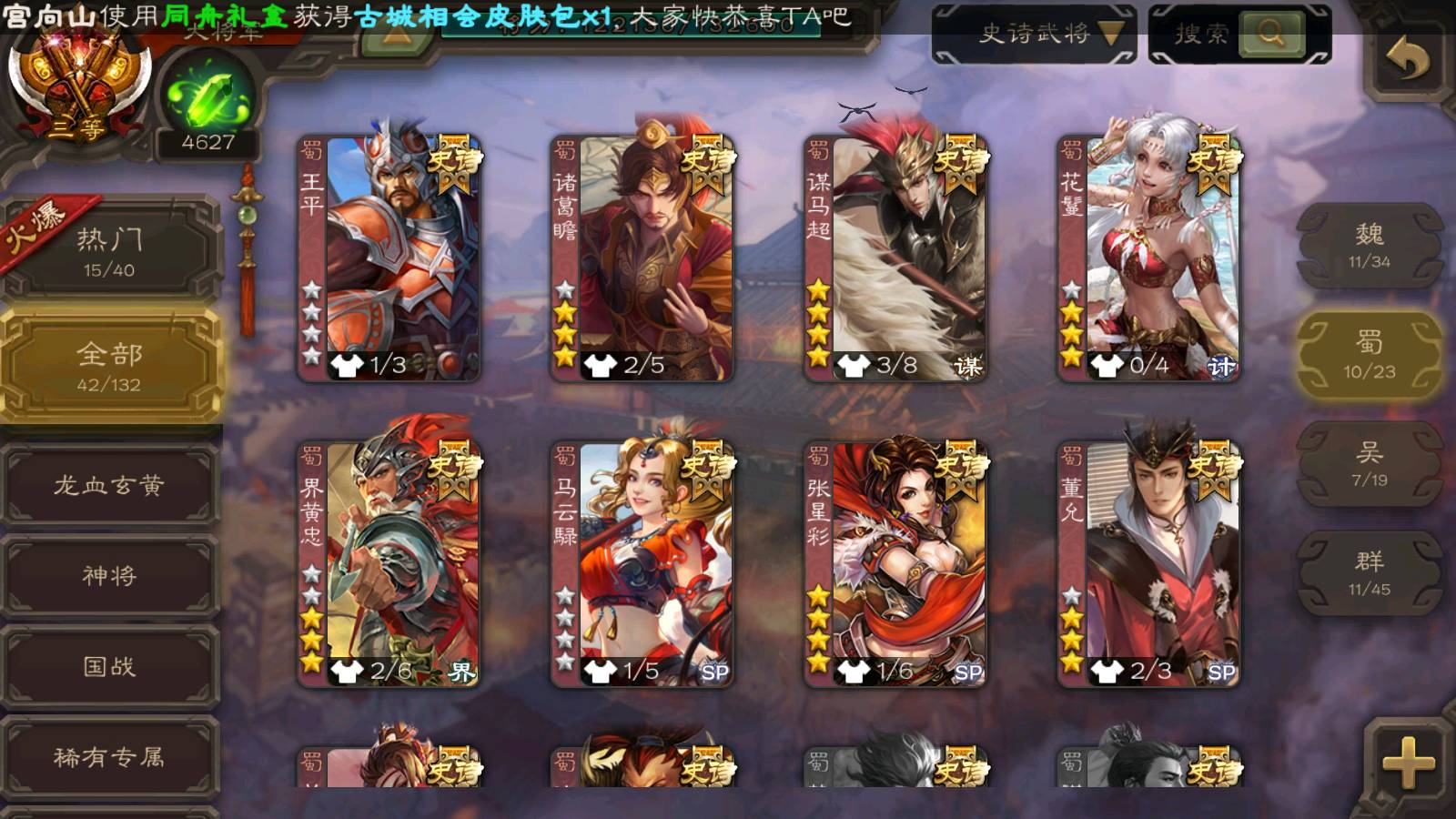This screenshot has width=1456, height=819.
Task: Pick the 张星彩 general card
Action: click(895, 564)
